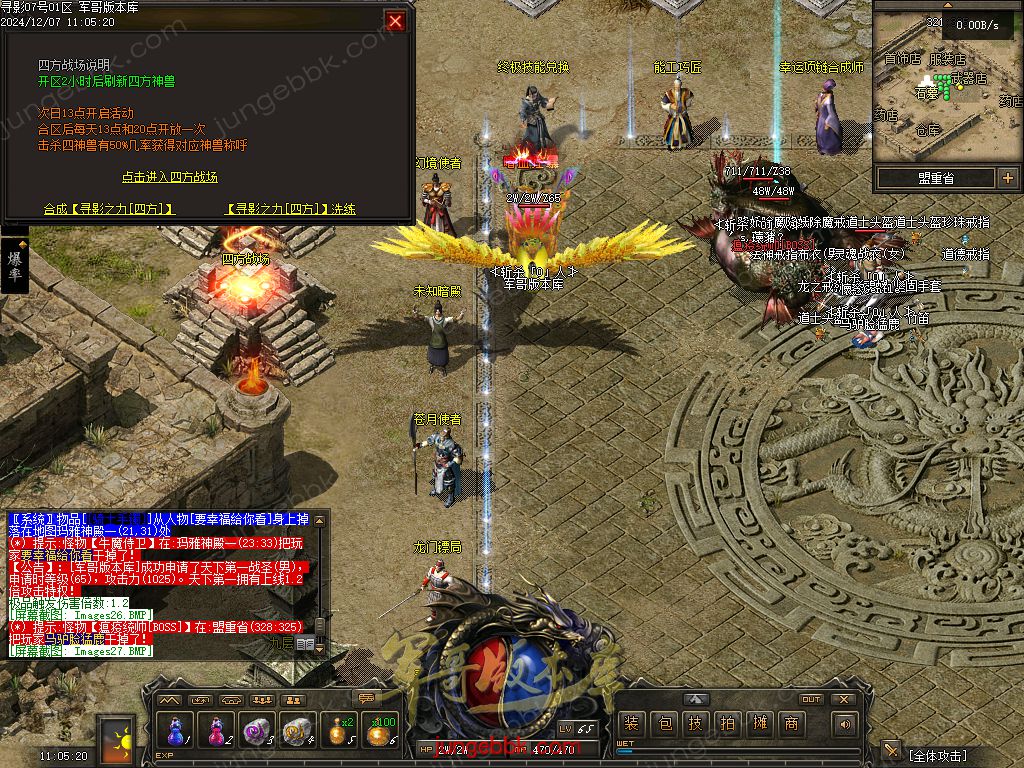Screen dimensions: 1024x768
Task: Expand the minimap with the plus button
Action: pos(1007,178)
